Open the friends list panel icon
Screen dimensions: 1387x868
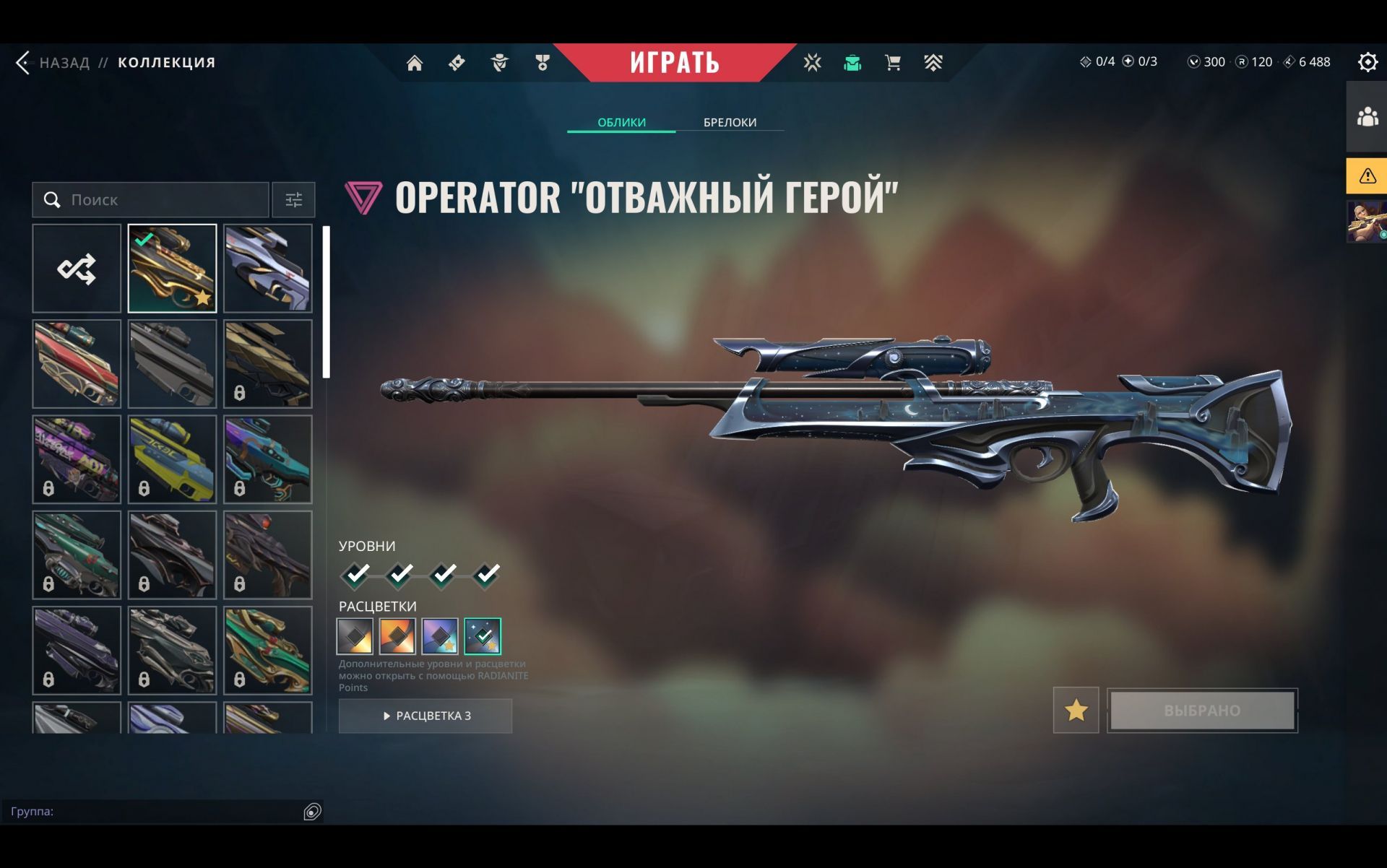click(1367, 117)
